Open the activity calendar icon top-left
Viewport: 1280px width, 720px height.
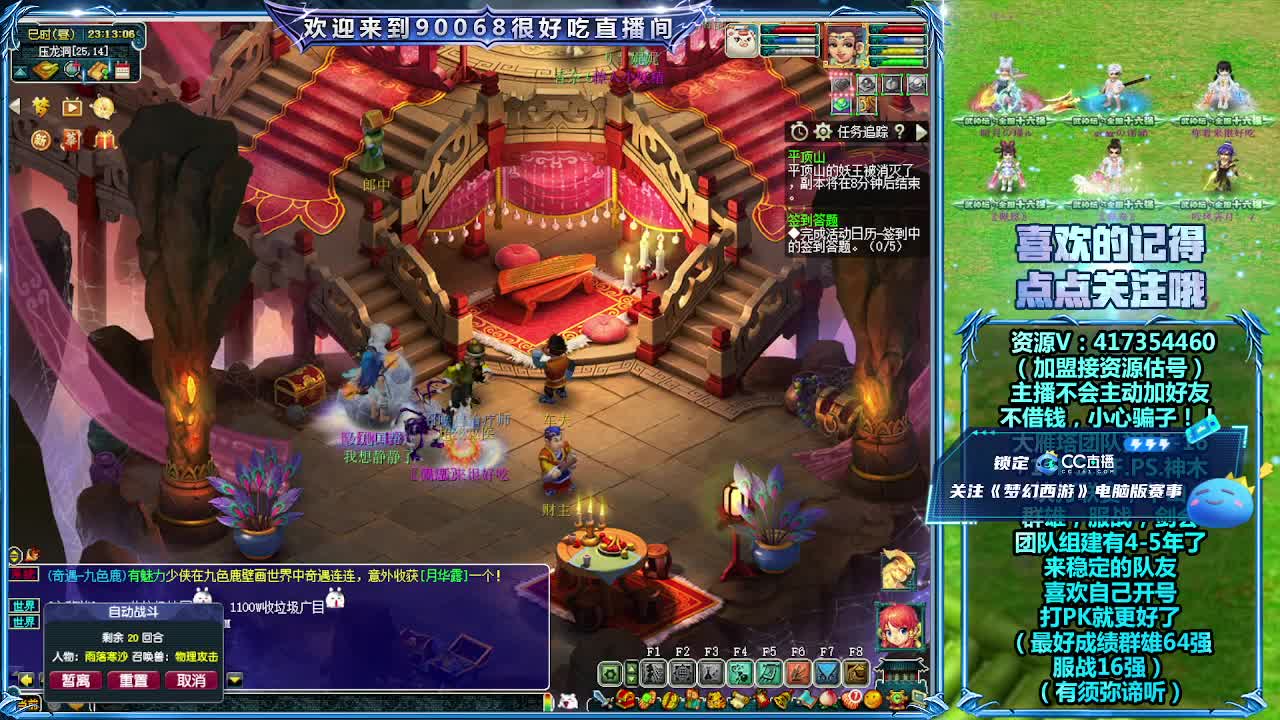[x=121, y=70]
